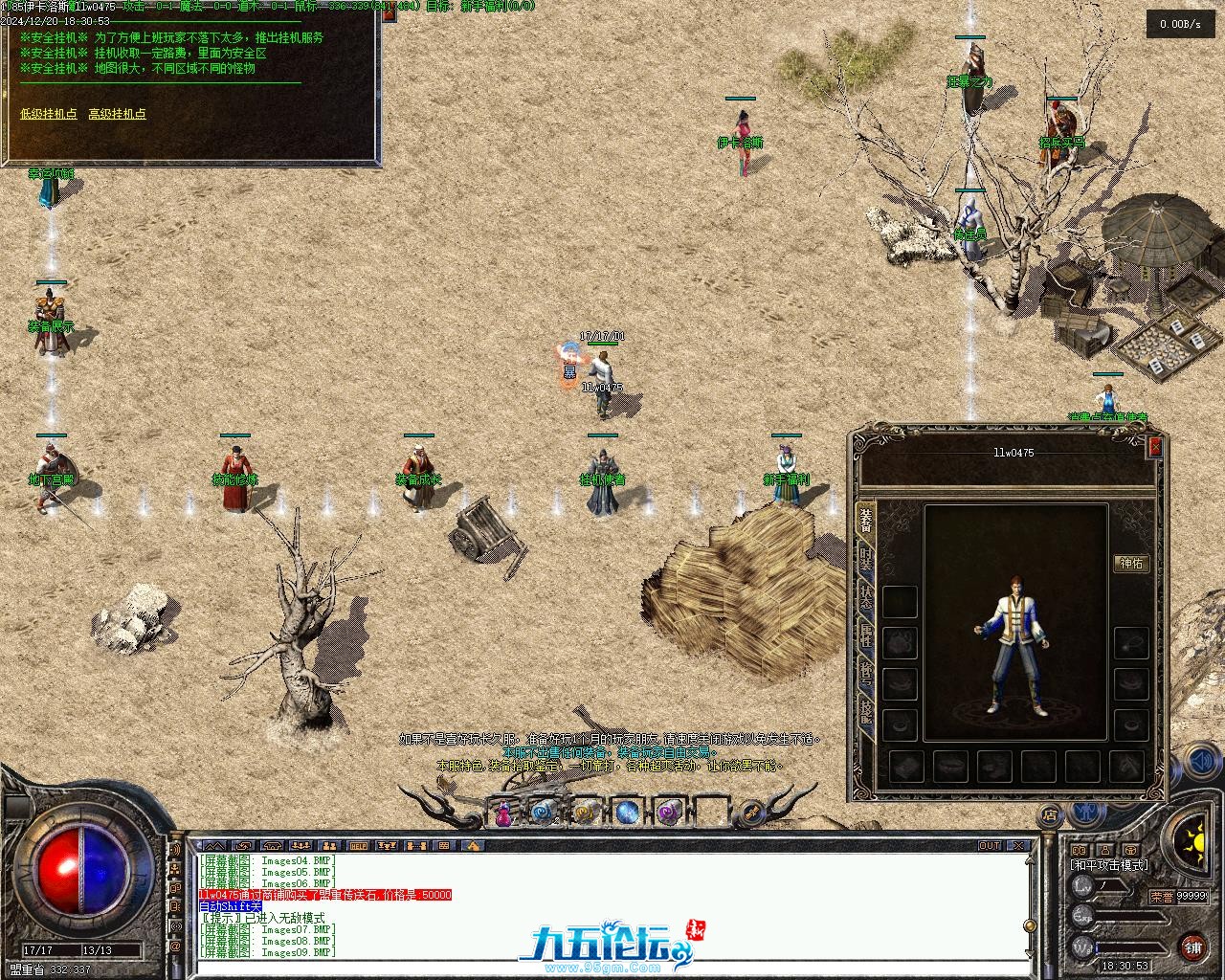Close the llw0475 character panel
Viewport: 1225px width, 980px height.
pyautogui.click(x=1155, y=446)
